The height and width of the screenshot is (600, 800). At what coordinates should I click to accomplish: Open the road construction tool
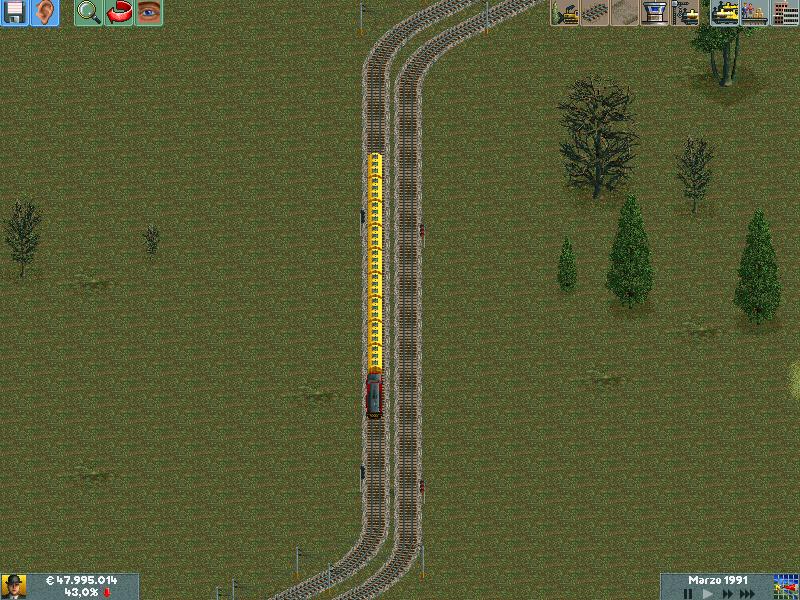click(625, 13)
